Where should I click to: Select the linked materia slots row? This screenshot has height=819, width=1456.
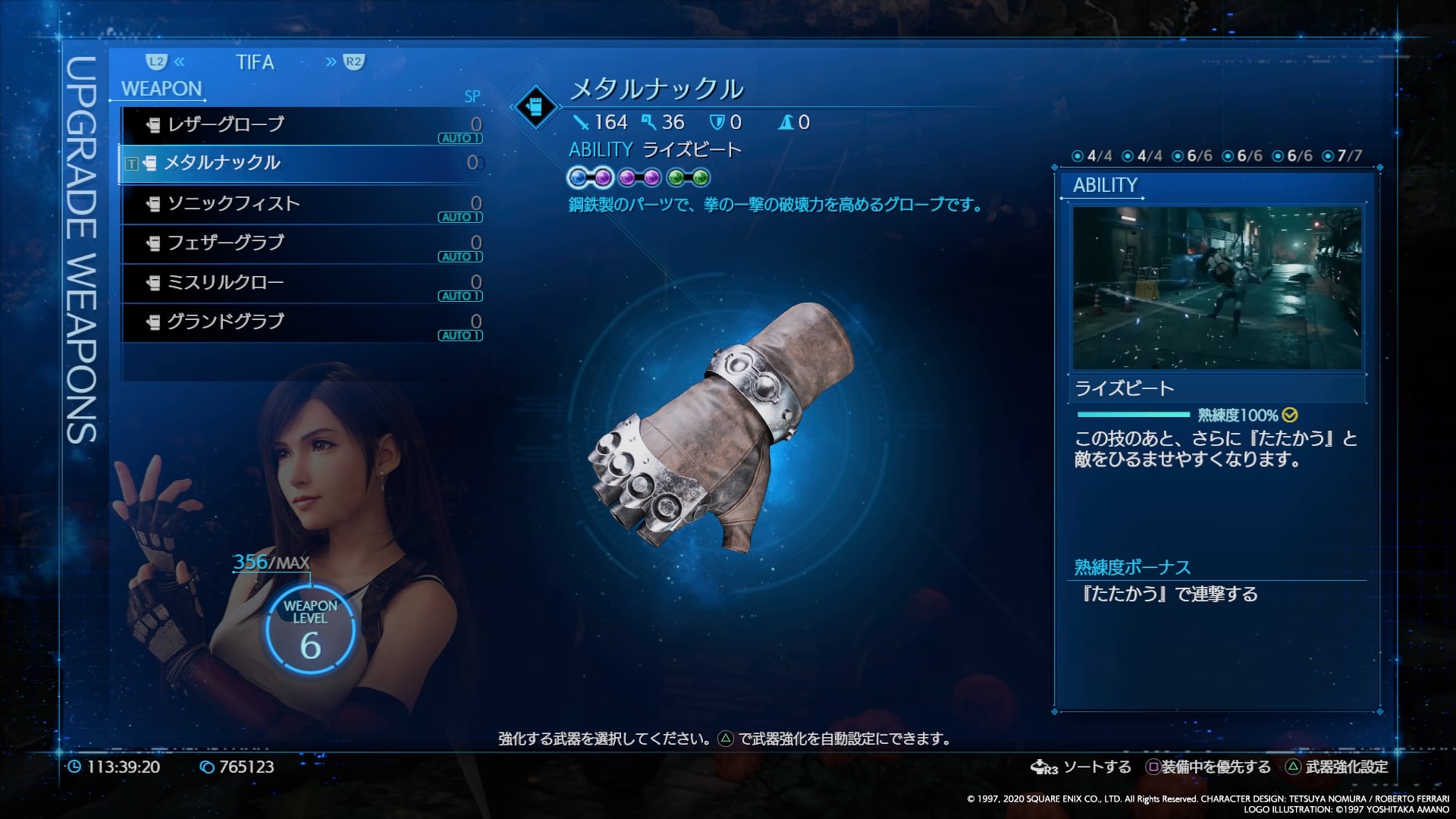click(x=639, y=178)
